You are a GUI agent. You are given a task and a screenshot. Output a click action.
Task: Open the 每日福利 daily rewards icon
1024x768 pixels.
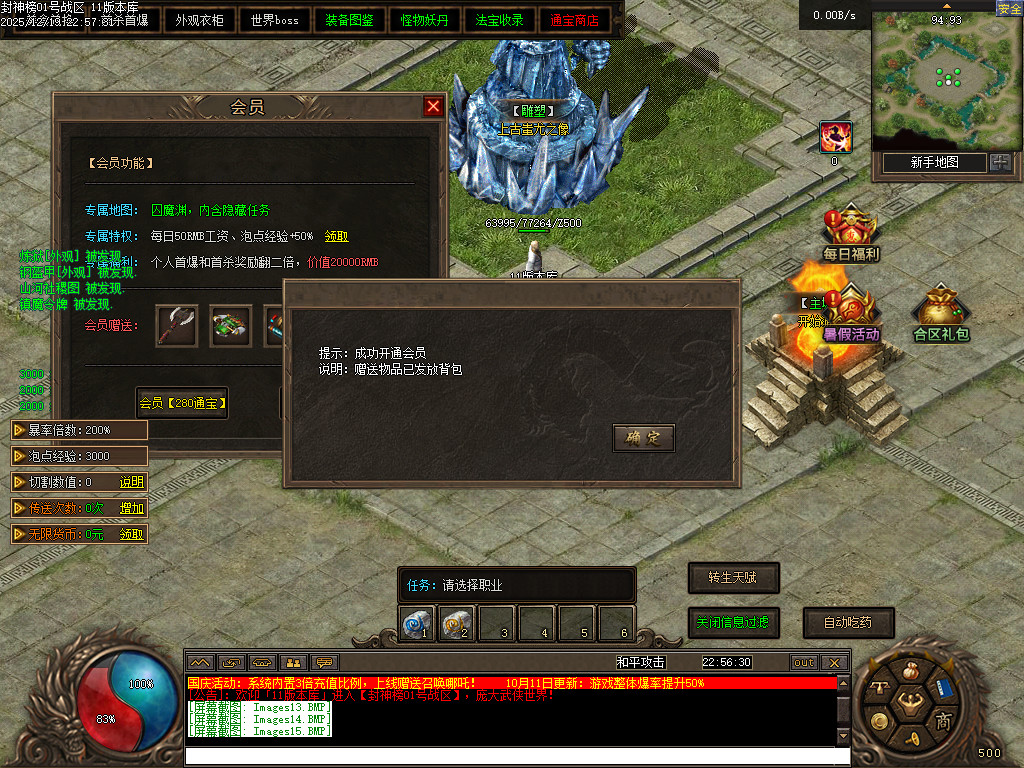click(x=851, y=236)
